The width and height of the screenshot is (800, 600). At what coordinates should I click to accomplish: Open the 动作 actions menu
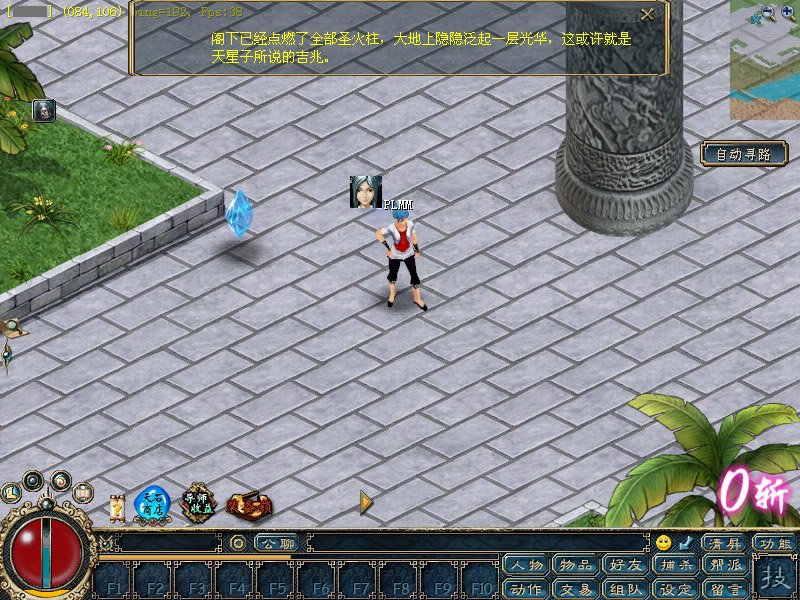click(x=526, y=588)
